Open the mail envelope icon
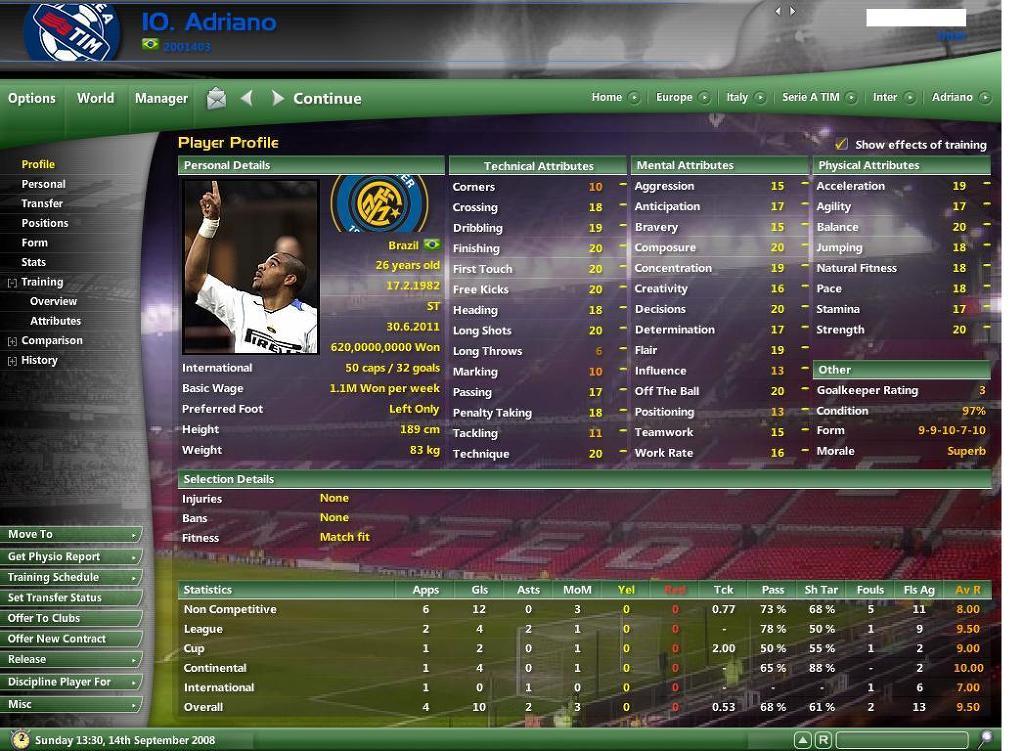Viewport: 1024px width, 751px height. tap(216, 98)
